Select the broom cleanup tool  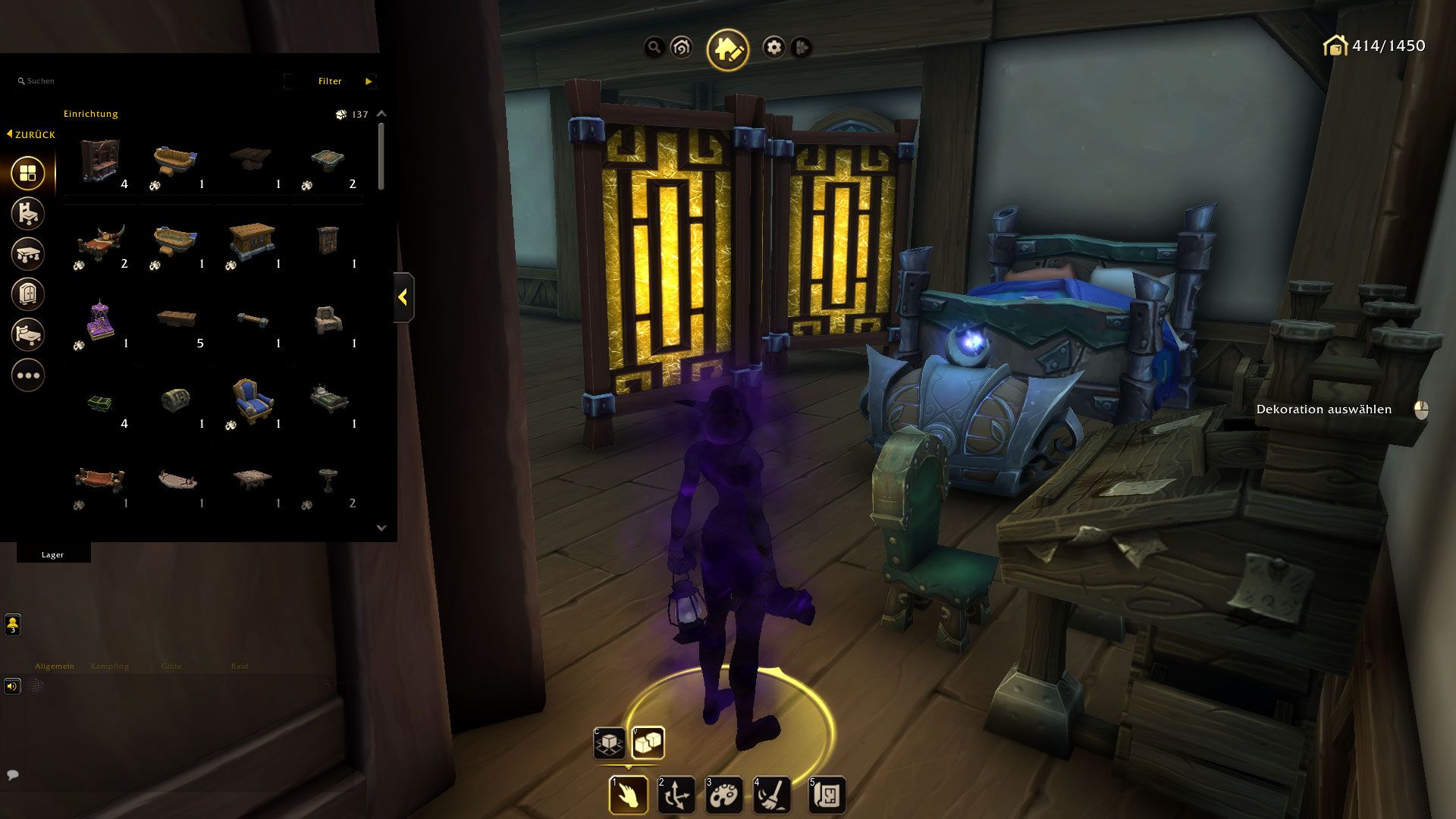click(771, 795)
